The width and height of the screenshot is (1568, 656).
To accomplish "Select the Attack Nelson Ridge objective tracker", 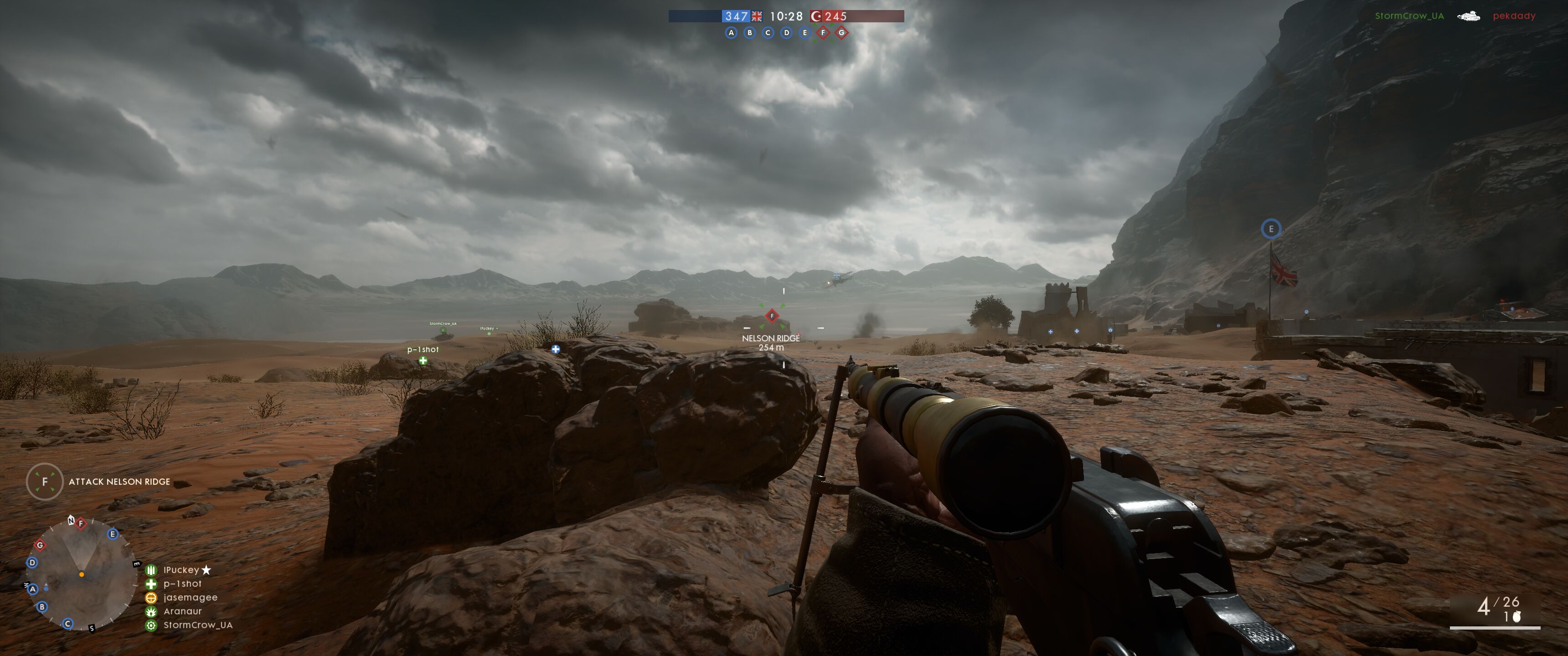I will pos(119,482).
